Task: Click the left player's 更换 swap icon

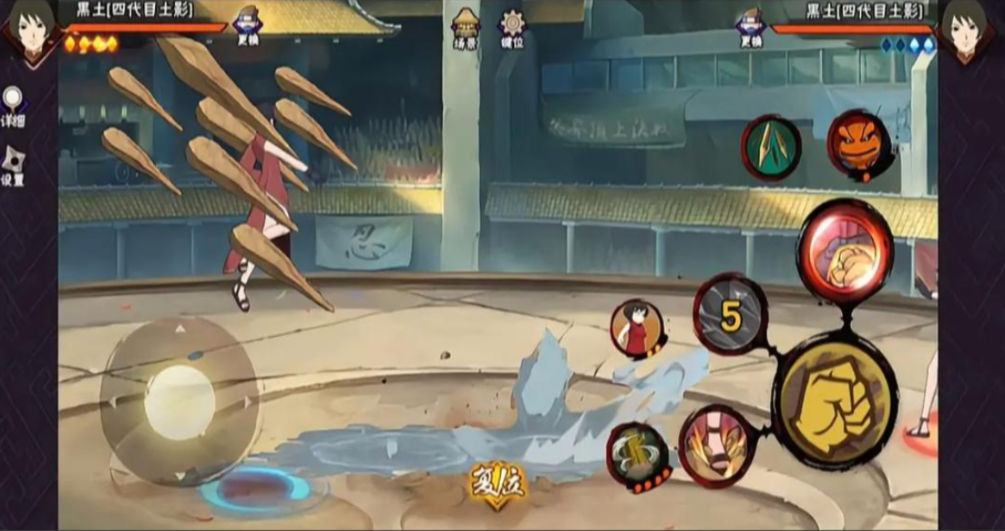Action: coord(247,25)
